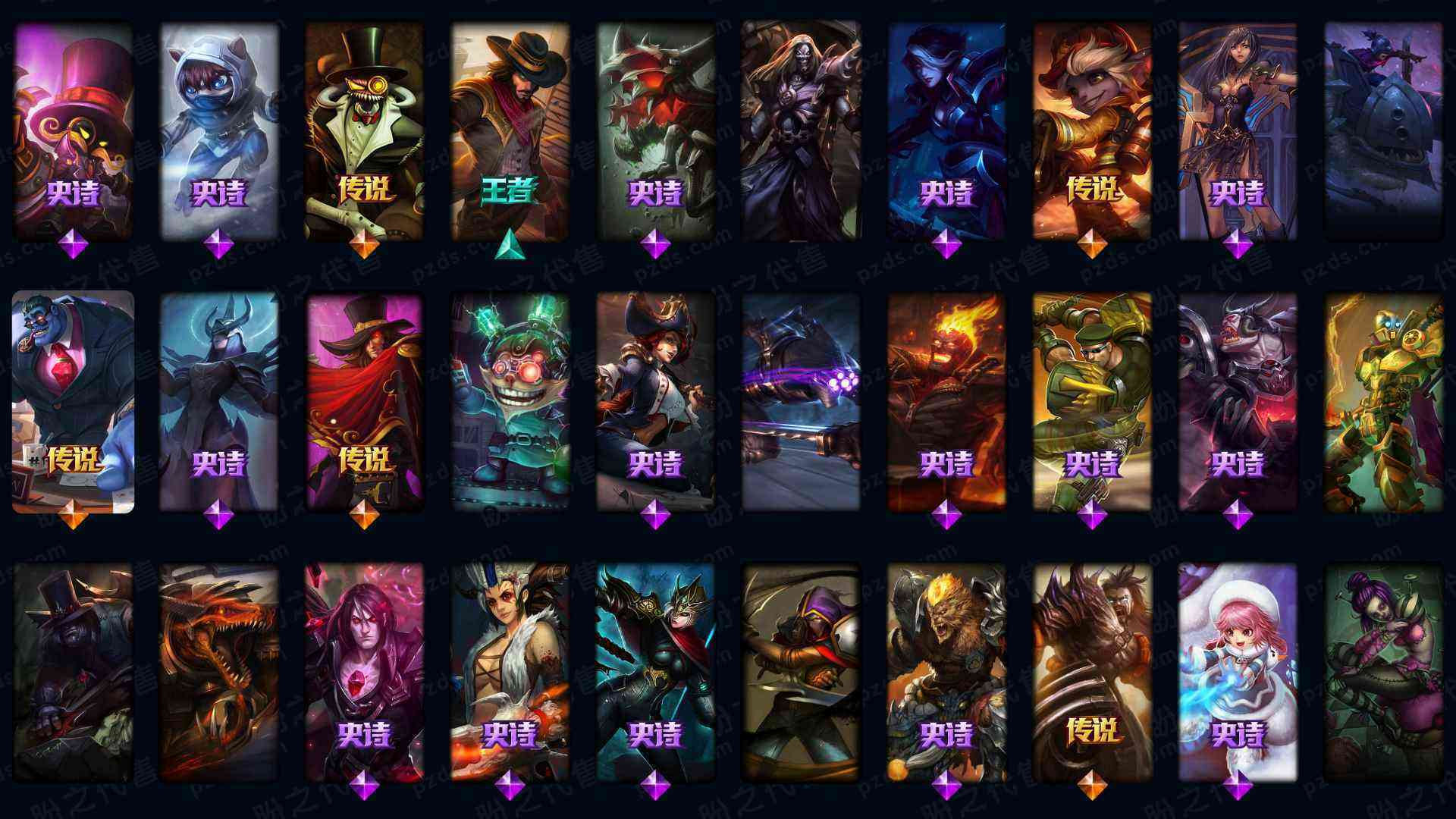Choose the hooded Kennen skin with blue eyes
1456x819 pixels.
click(x=218, y=129)
